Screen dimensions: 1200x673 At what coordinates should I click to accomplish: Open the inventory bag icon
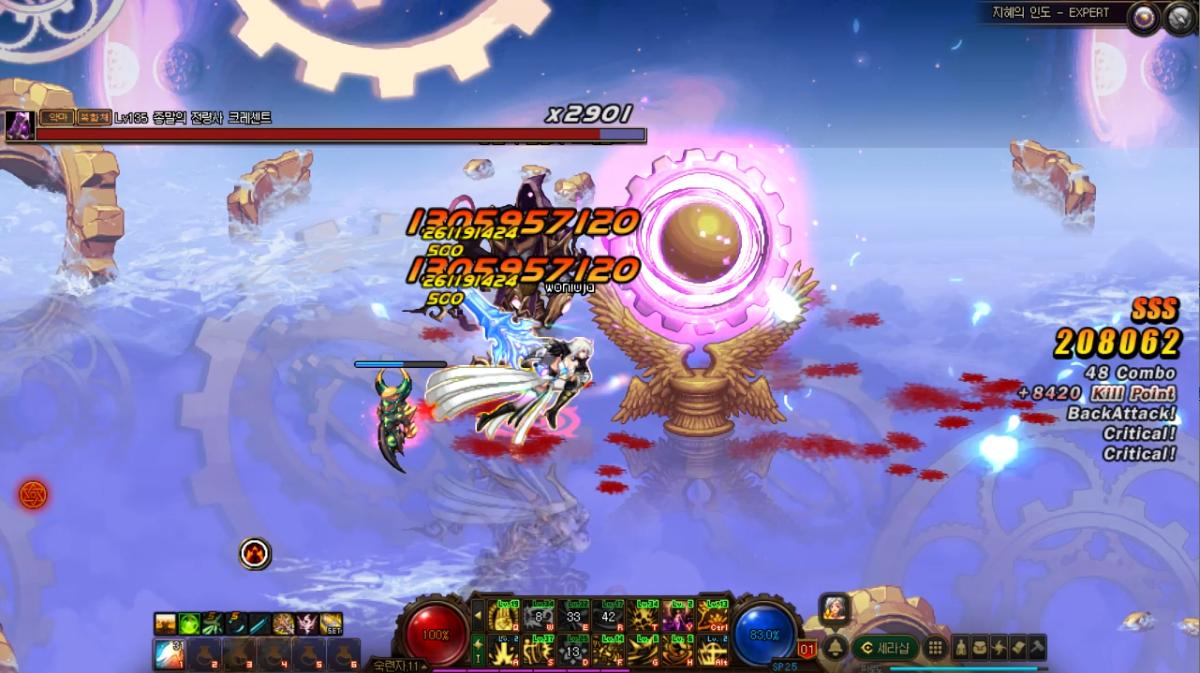[x=978, y=646]
